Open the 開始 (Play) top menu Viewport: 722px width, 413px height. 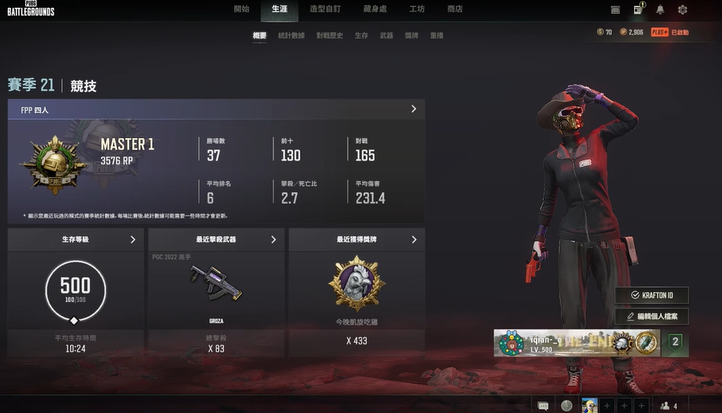click(242, 9)
